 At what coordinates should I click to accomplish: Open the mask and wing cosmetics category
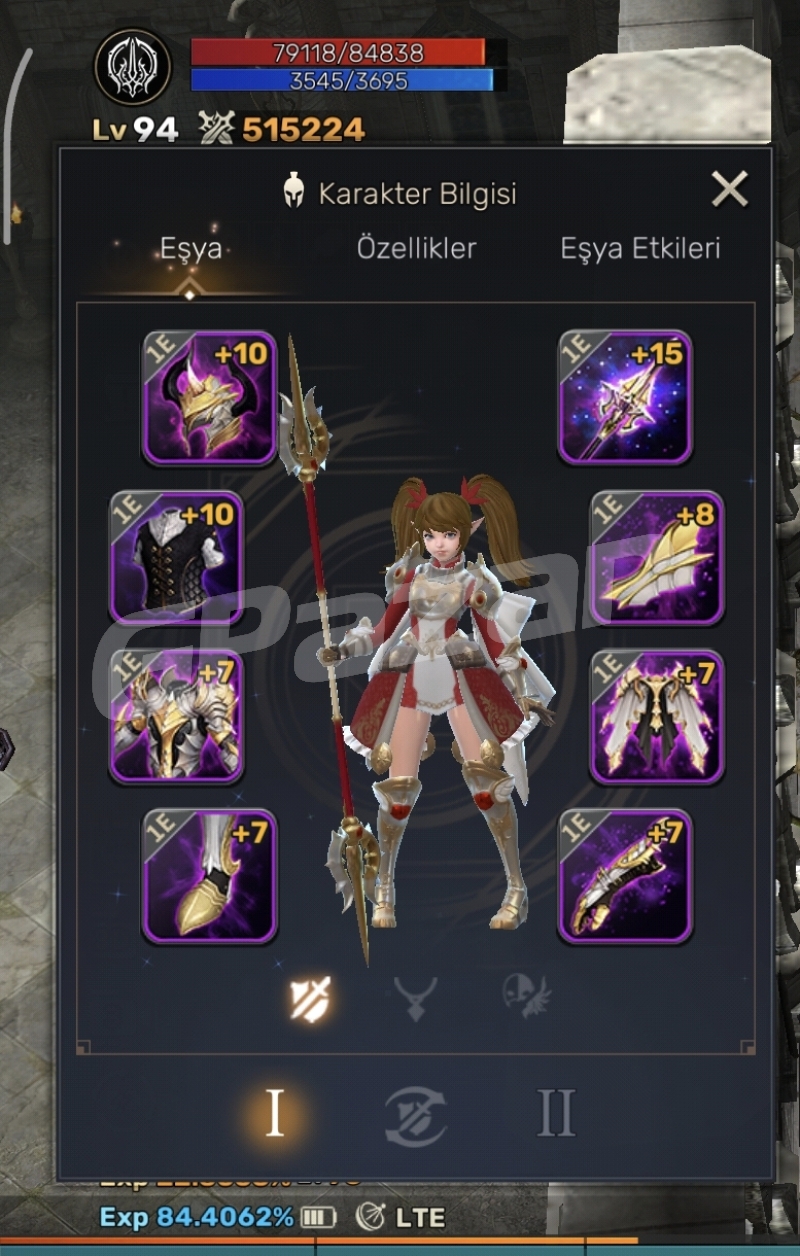click(527, 998)
